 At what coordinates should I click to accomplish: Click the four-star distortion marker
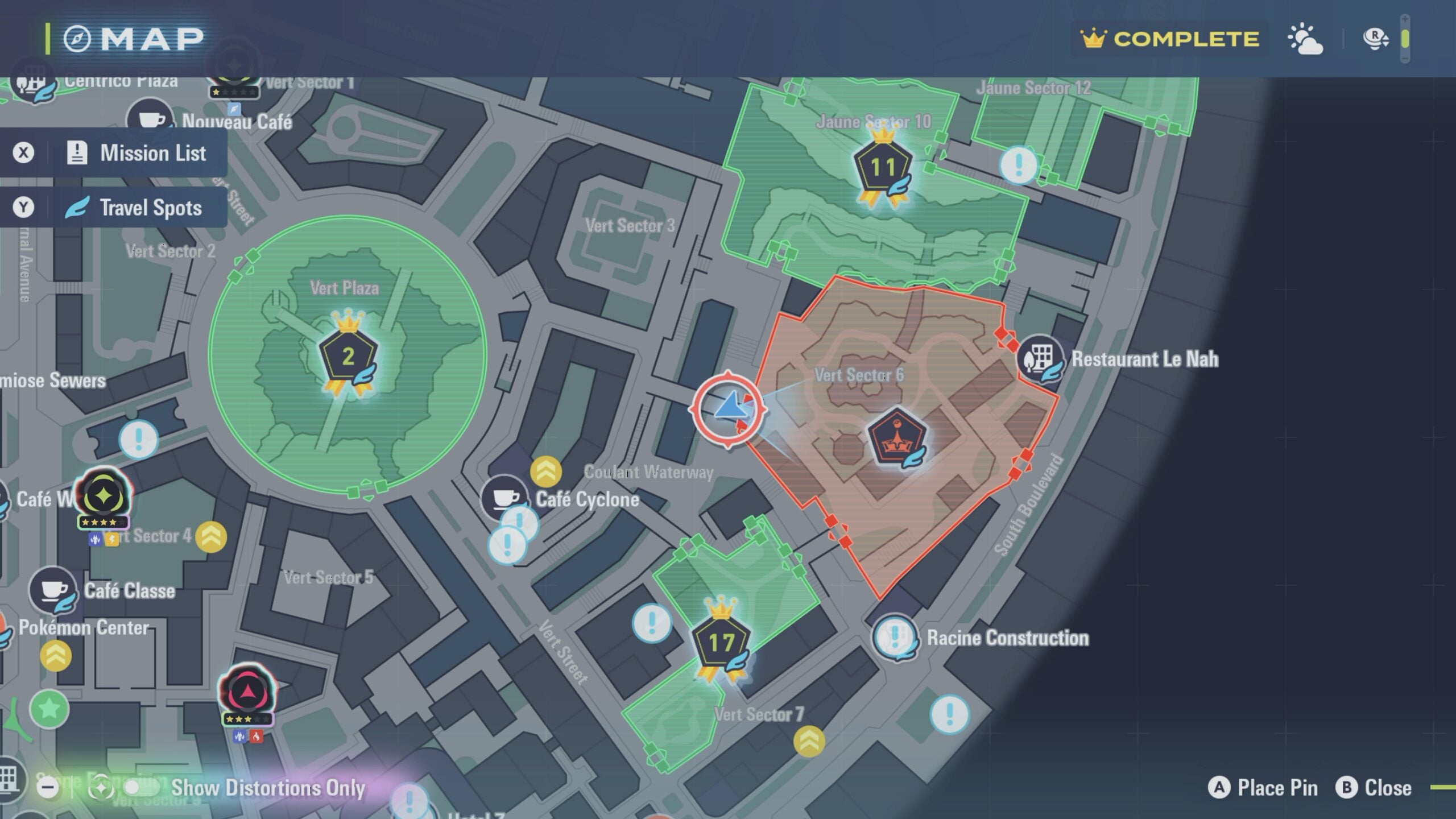(104, 496)
